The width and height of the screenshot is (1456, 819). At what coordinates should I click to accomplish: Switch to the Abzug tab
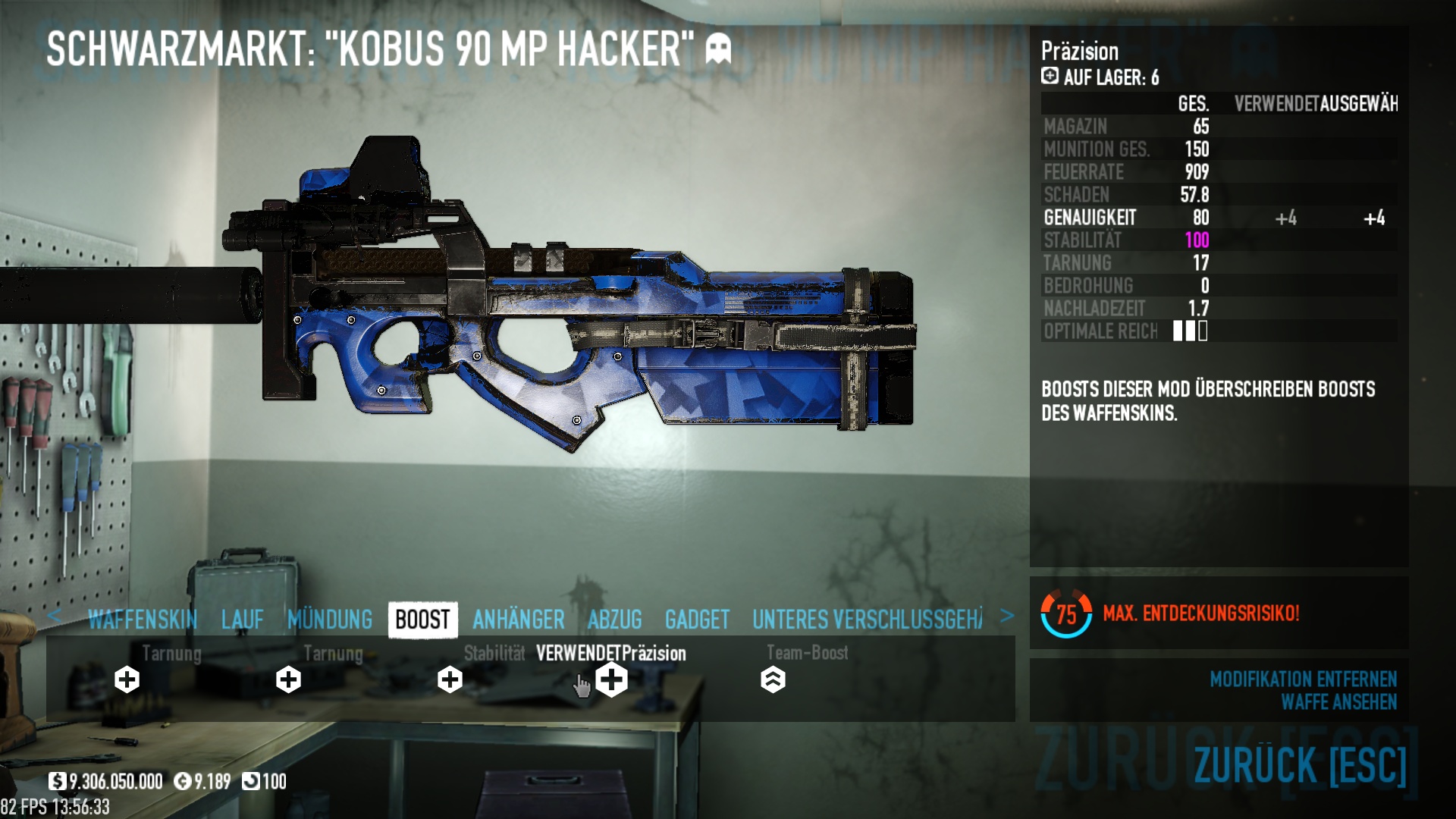[615, 620]
